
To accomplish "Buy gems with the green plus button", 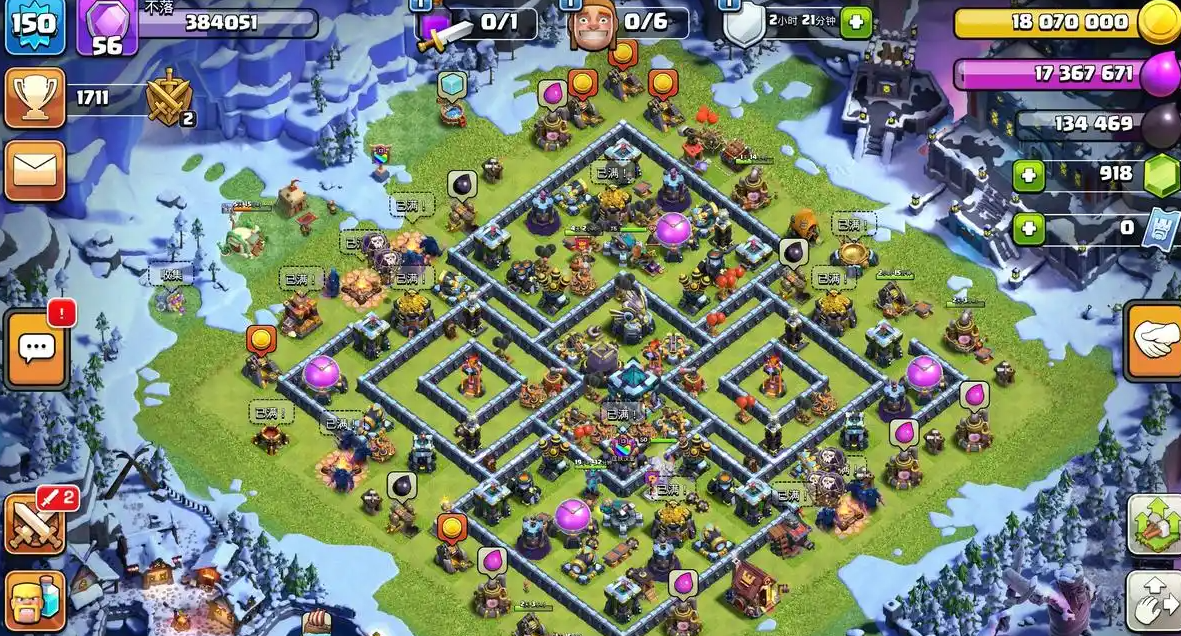I will click(1029, 176).
